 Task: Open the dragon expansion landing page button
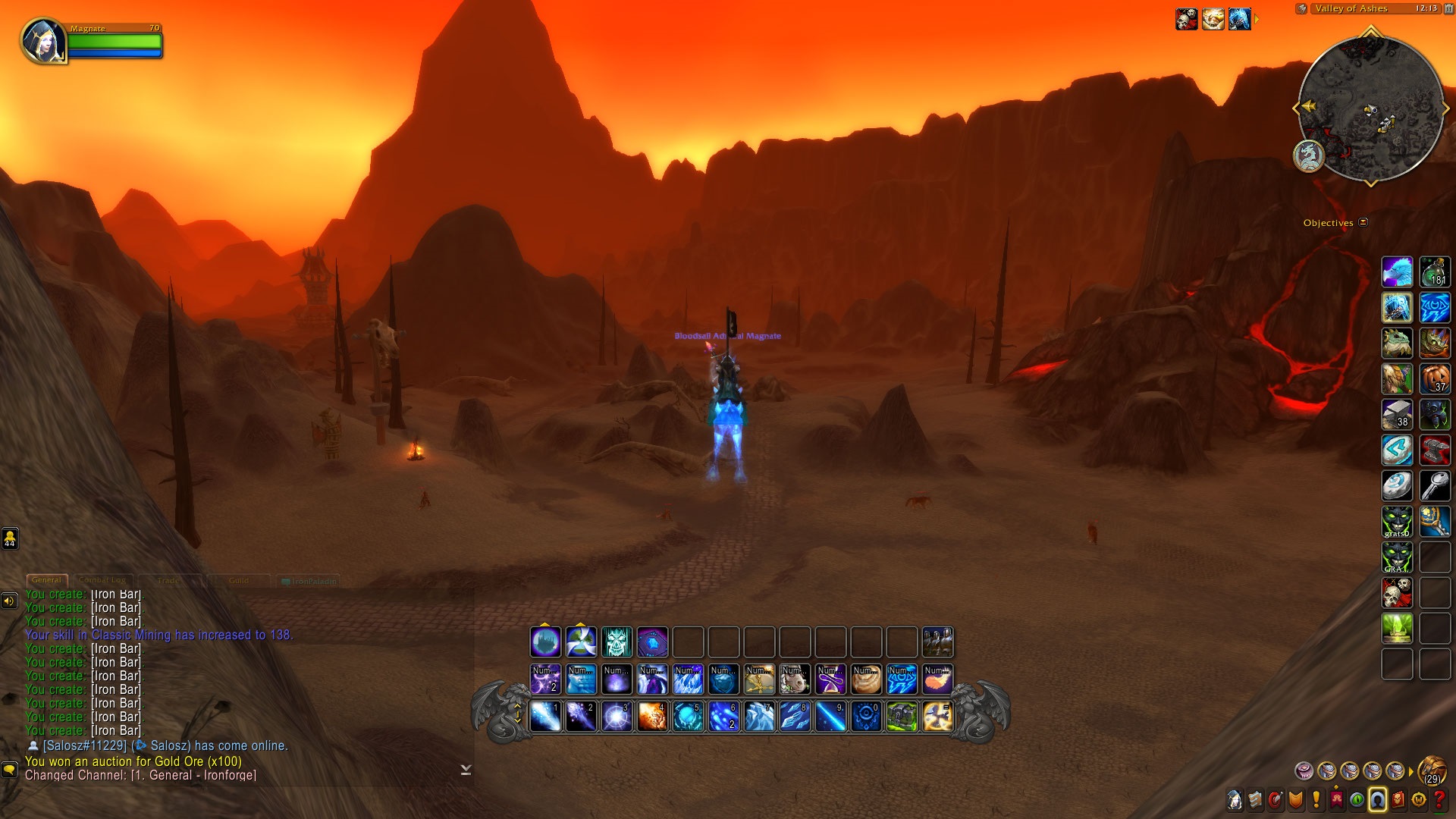(1308, 156)
